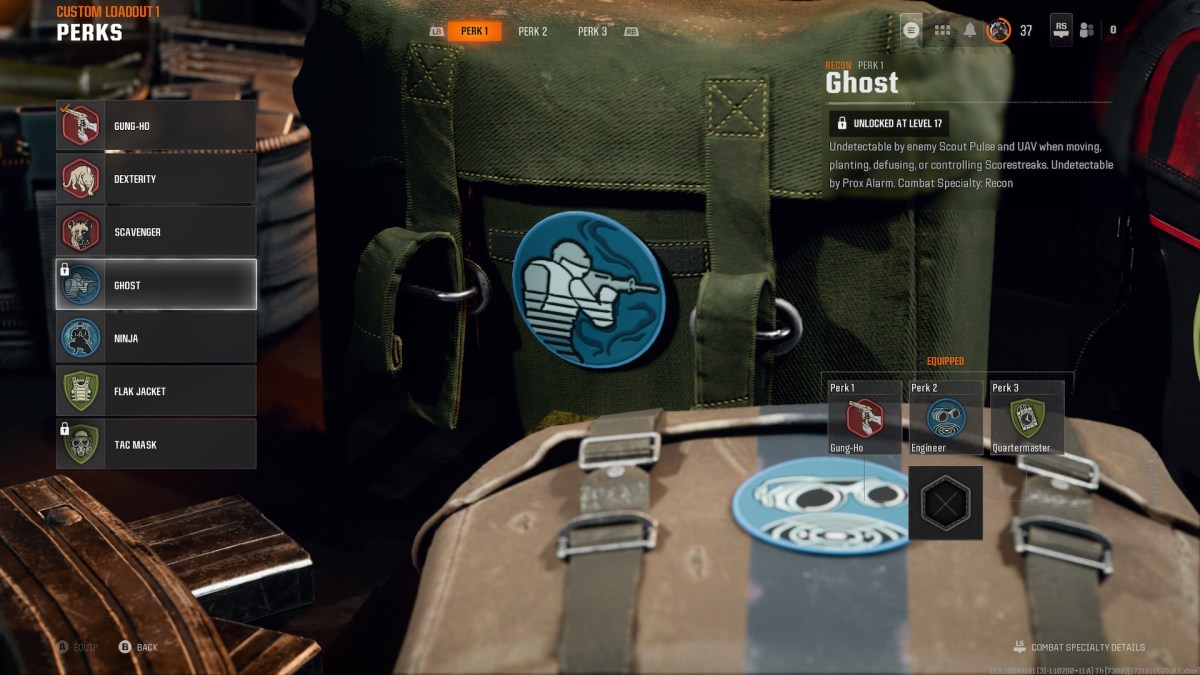Select the empty hexagon specialty slot
This screenshot has height=675, width=1200.
945,502
